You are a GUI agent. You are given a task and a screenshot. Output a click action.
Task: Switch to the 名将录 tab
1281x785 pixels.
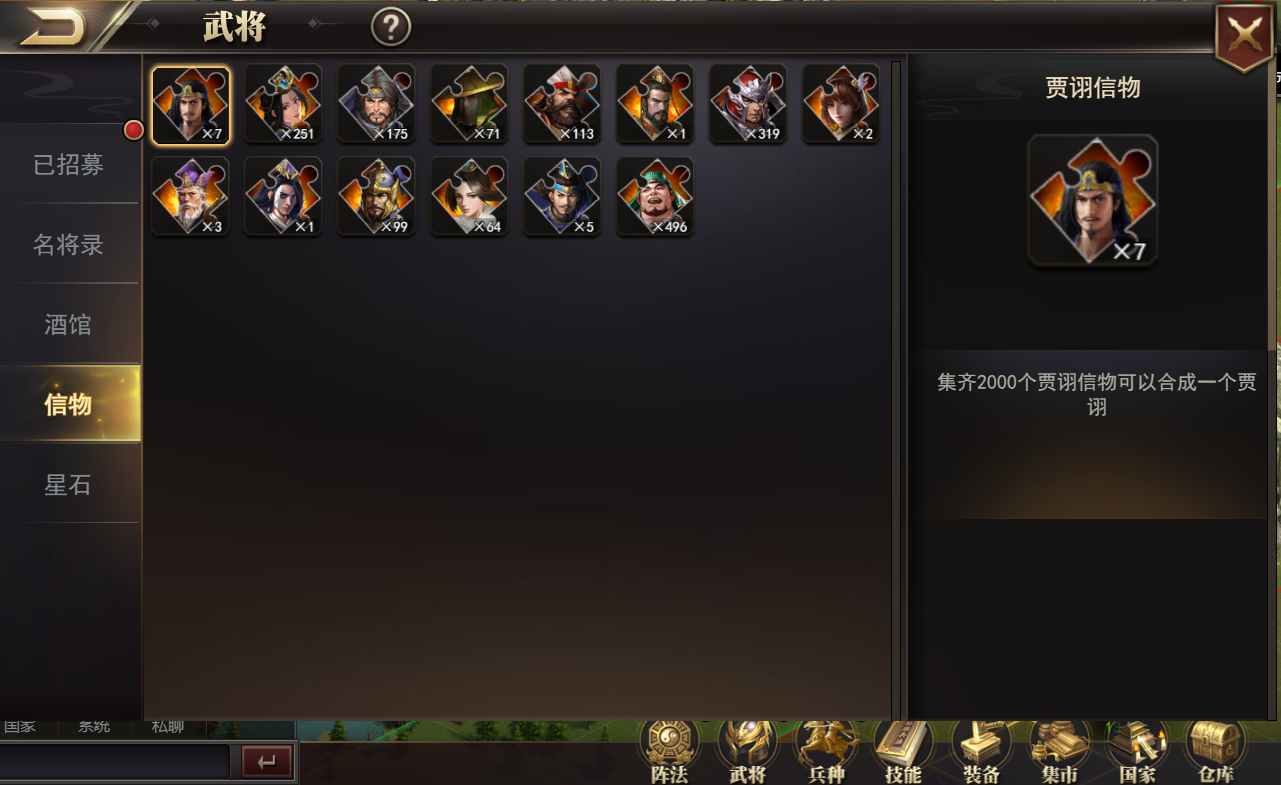pyautogui.click(x=68, y=243)
